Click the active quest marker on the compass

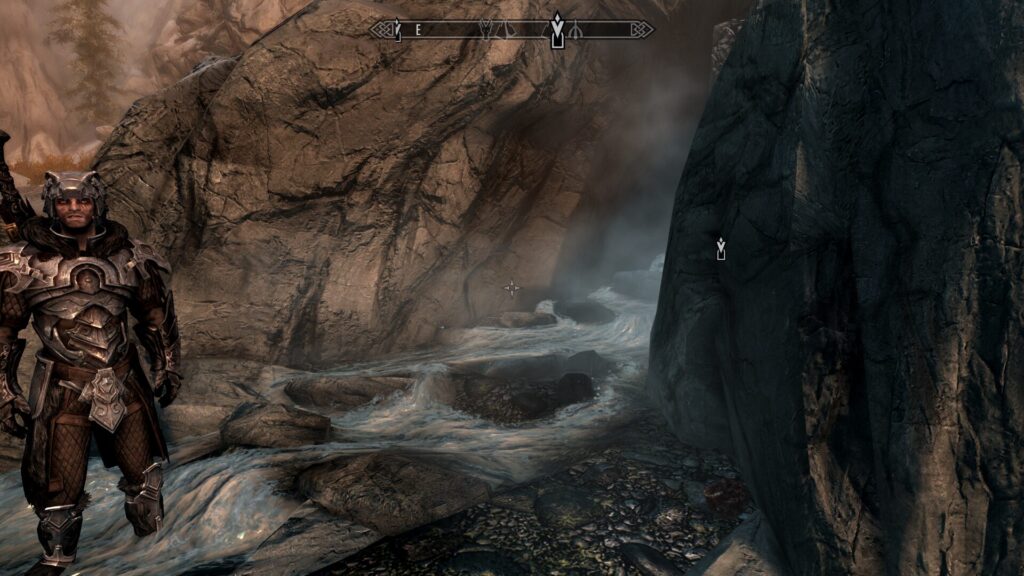557,30
